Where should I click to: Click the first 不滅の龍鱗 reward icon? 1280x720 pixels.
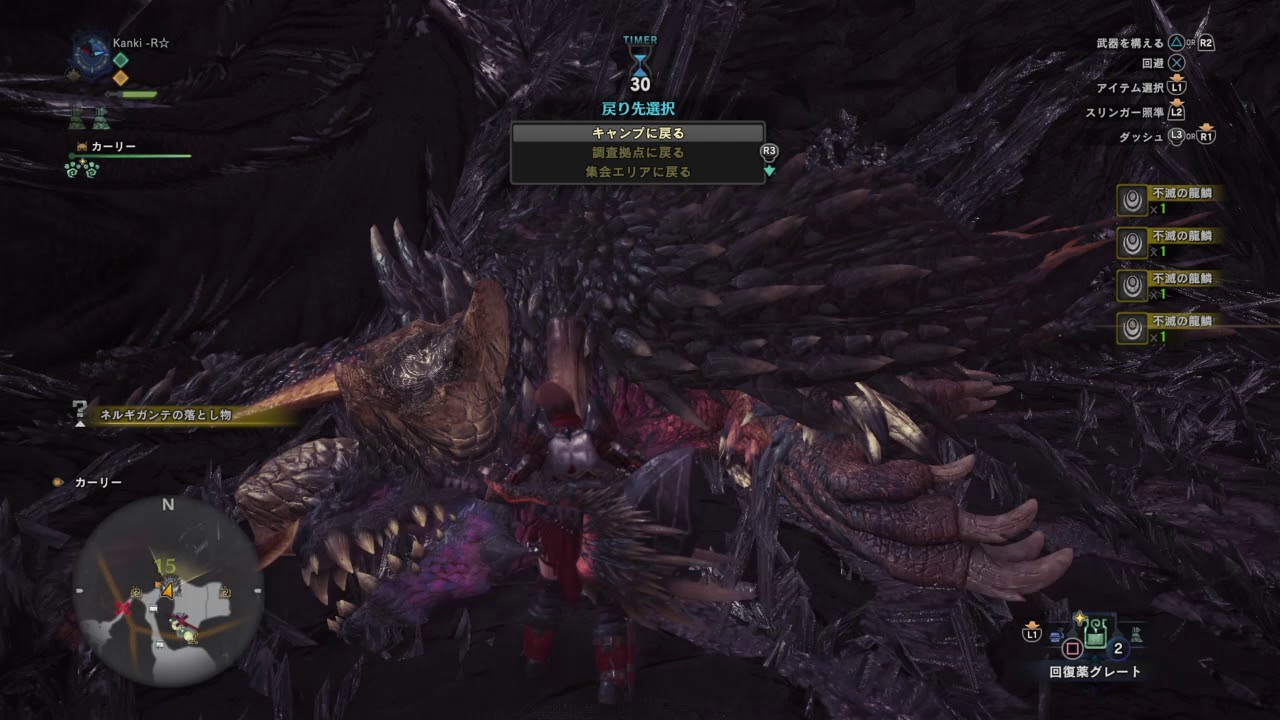[1133, 203]
